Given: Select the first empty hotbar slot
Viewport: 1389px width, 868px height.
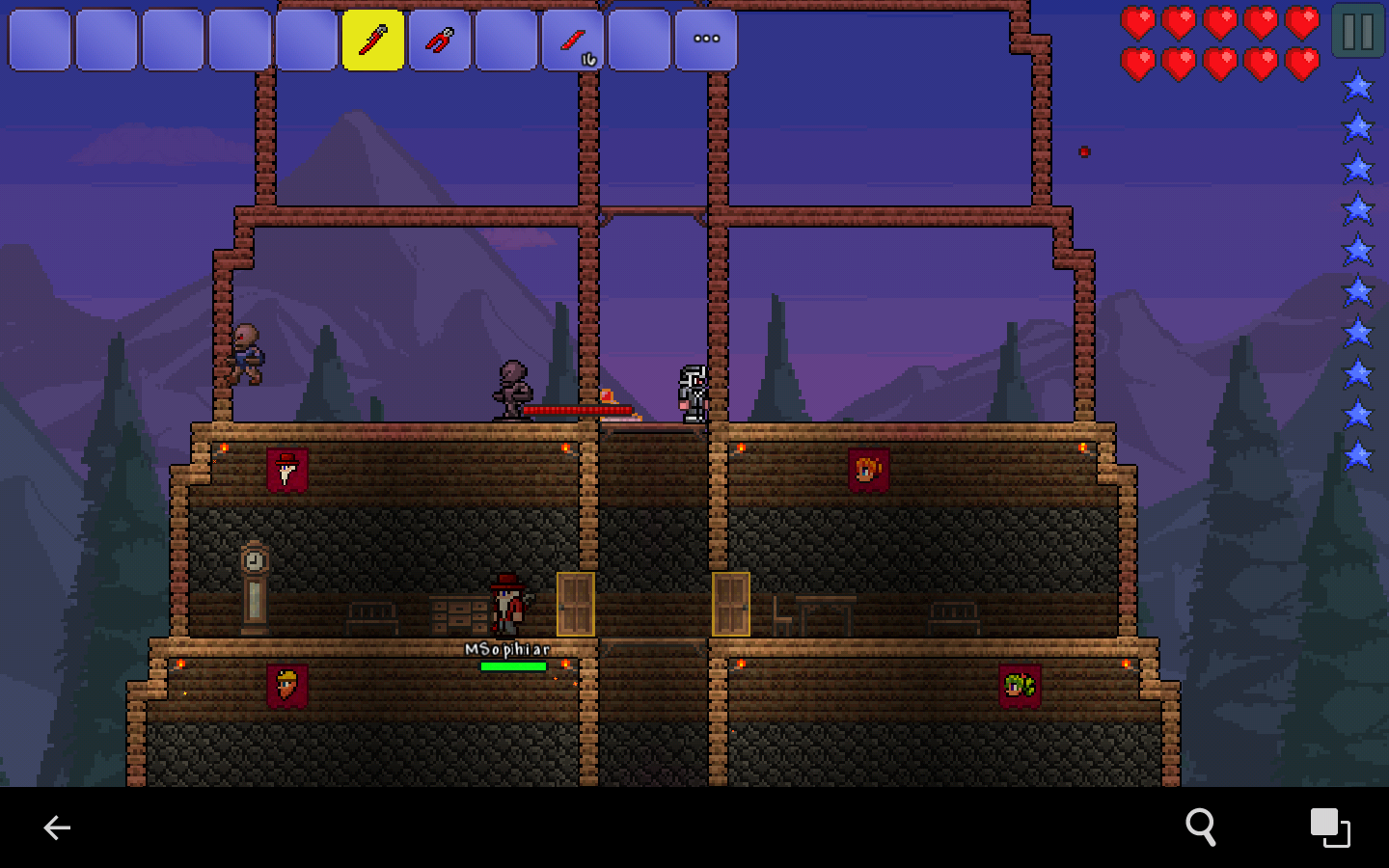Looking at the screenshot, I should coord(40,40).
